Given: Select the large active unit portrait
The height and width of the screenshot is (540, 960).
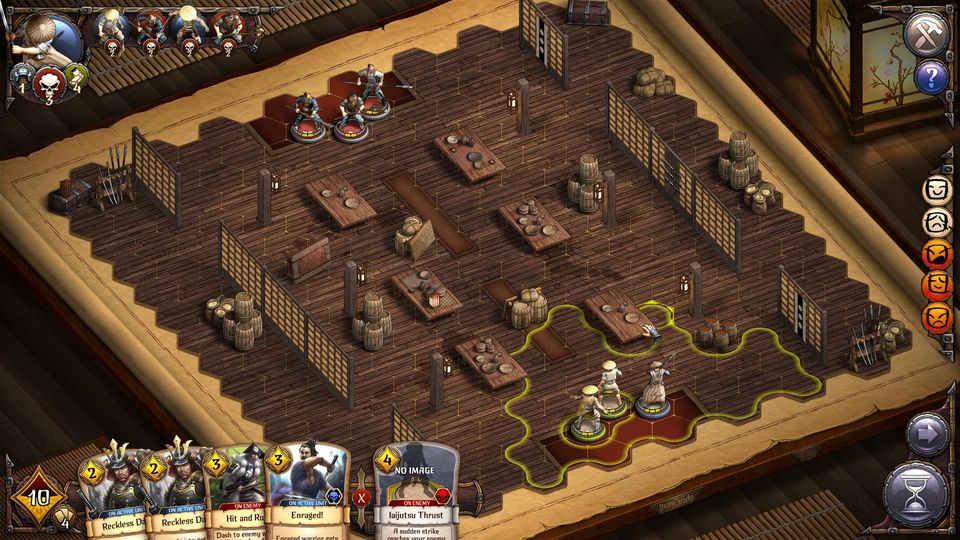Looking at the screenshot, I should (x=45, y=40).
